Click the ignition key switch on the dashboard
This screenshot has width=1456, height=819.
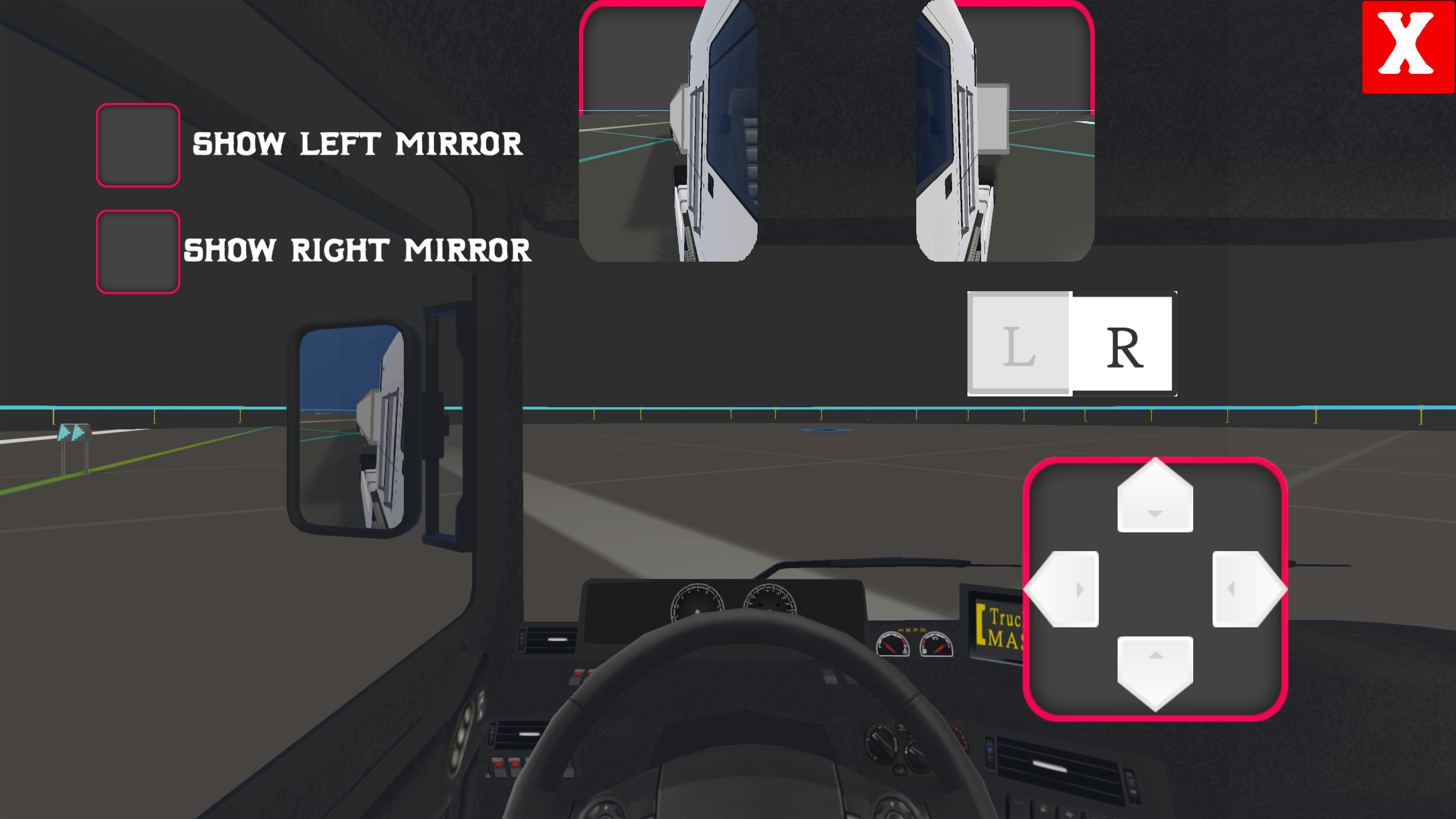tap(880, 747)
